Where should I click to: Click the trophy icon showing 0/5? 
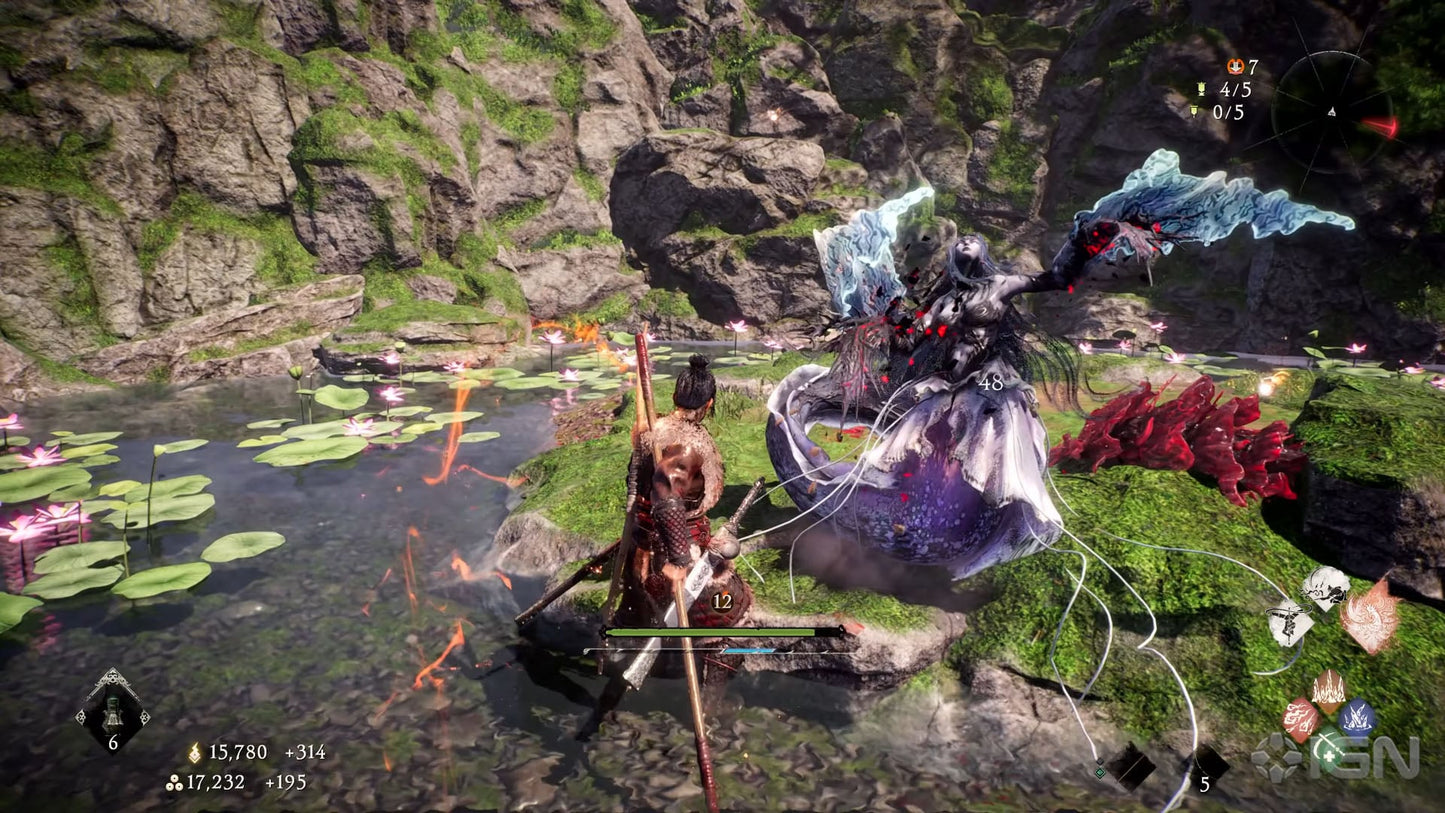[x=1195, y=111]
